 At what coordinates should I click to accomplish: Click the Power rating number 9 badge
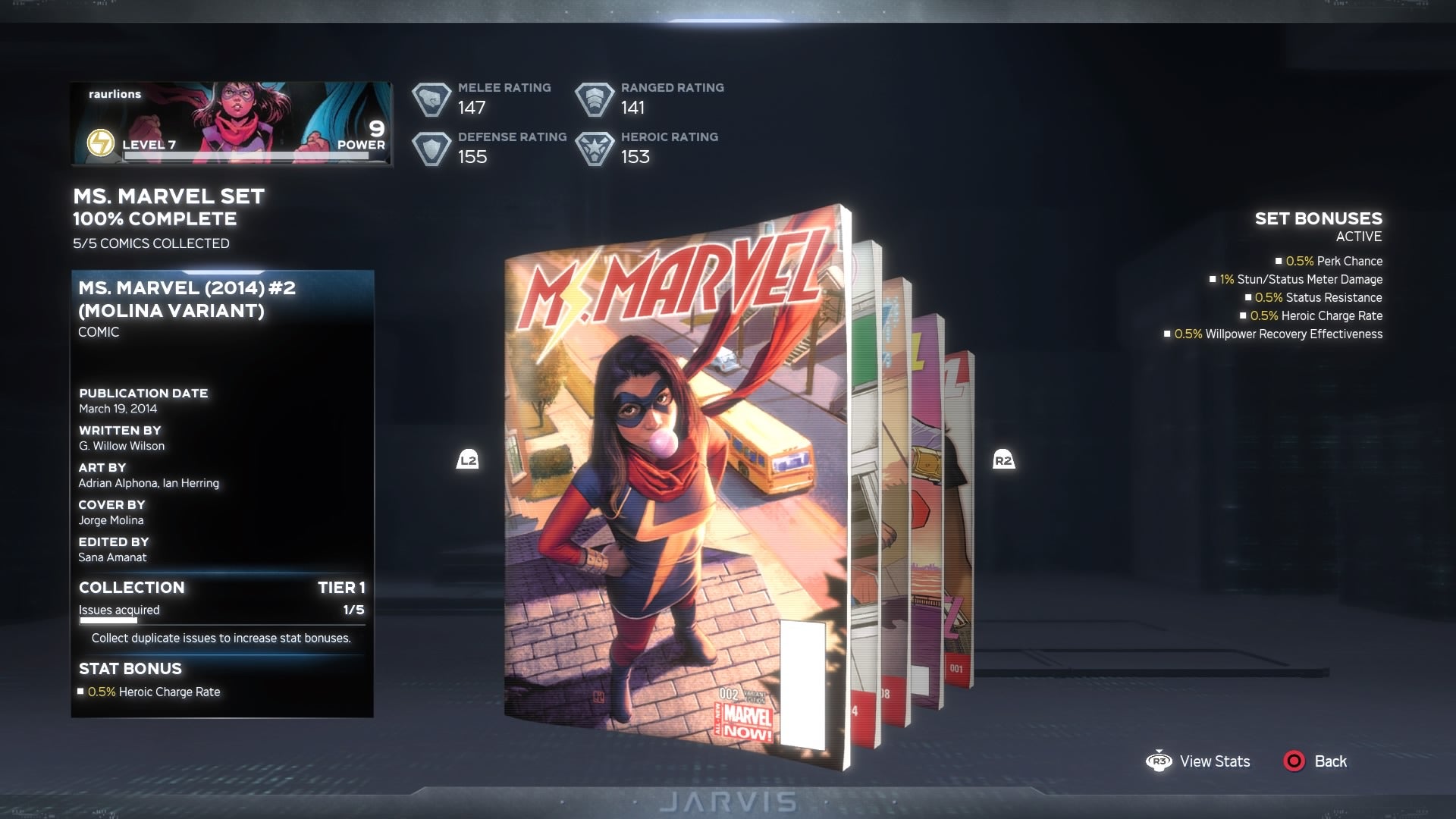[373, 130]
